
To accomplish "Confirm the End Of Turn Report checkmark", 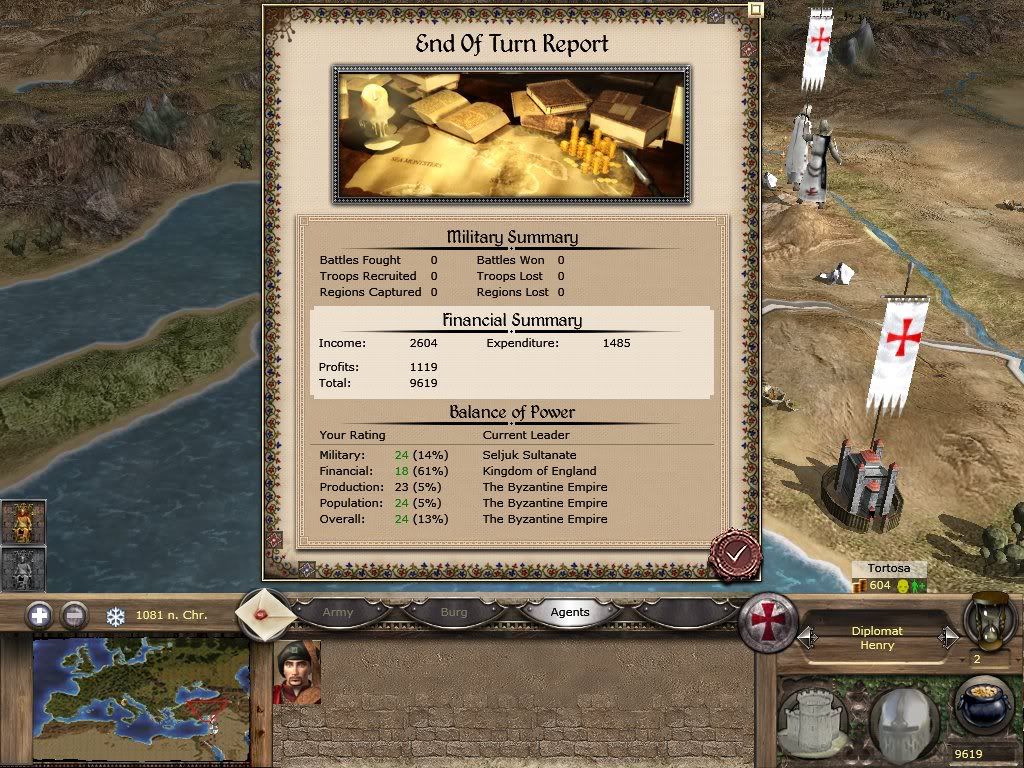I will pos(735,553).
